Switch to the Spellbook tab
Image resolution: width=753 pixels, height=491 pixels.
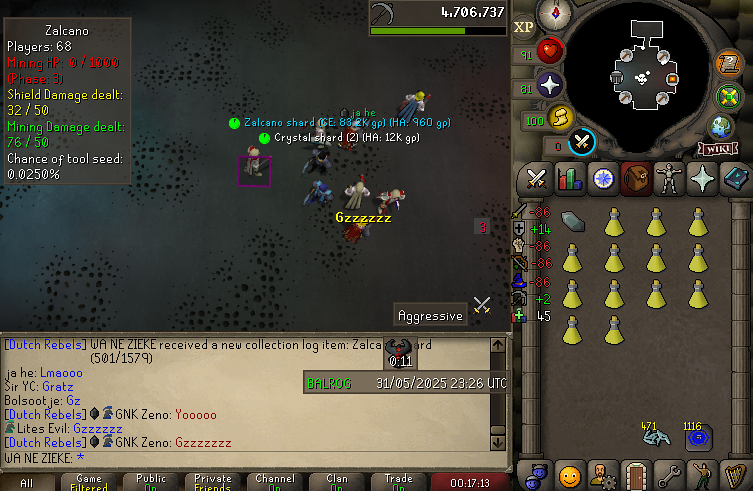735,180
